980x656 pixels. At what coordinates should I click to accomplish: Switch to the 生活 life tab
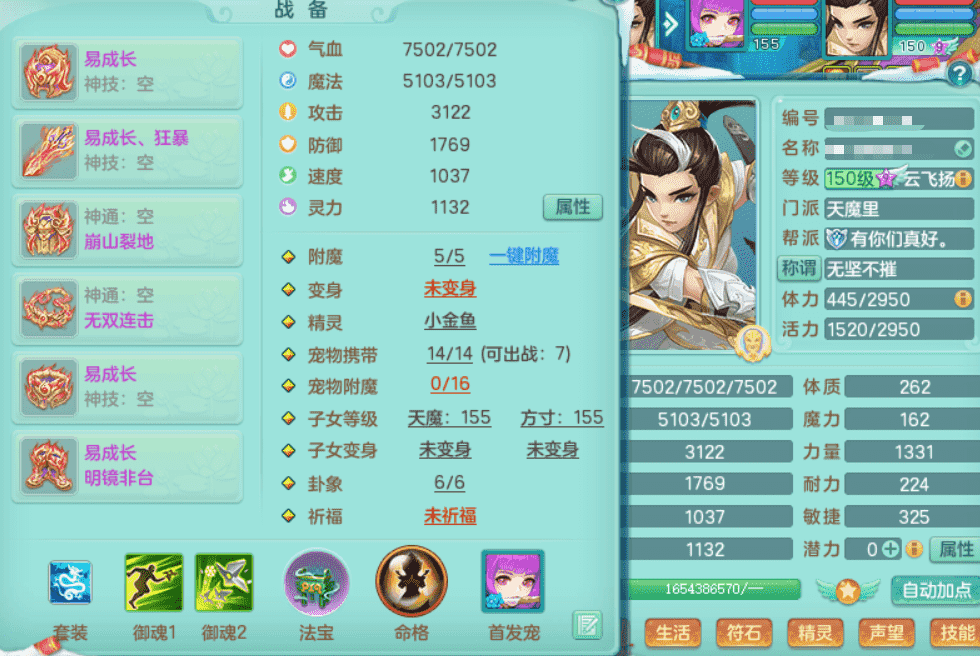673,632
